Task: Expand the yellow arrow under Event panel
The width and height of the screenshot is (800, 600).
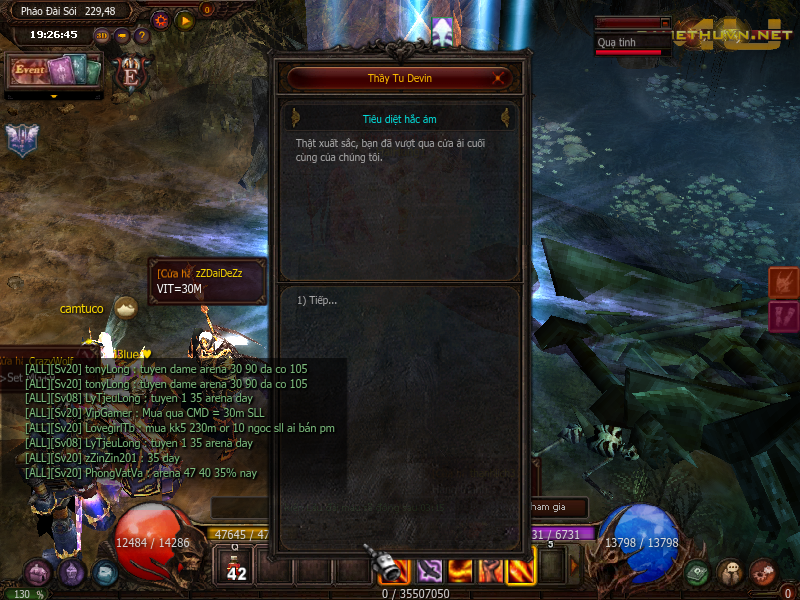Action: coord(55,96)
